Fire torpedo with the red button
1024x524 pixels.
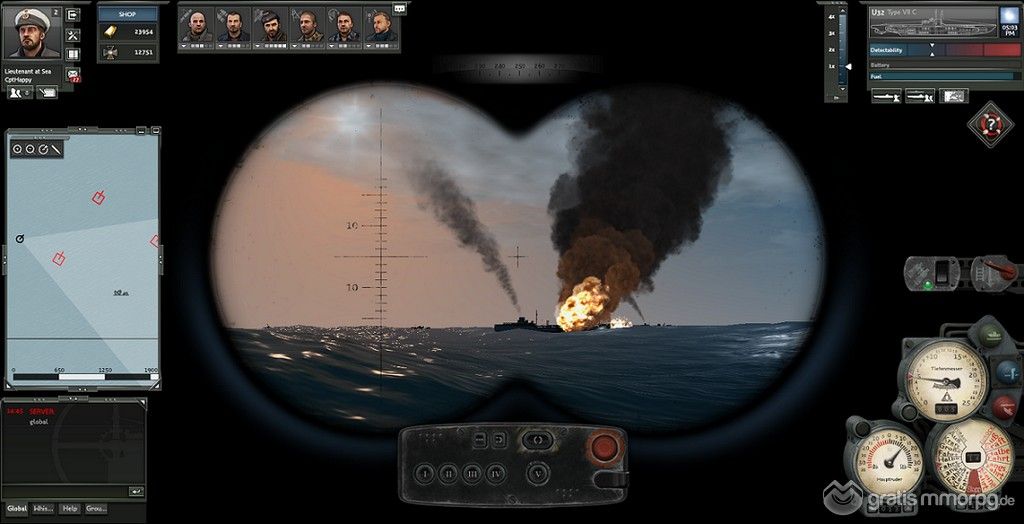point(603,446)
